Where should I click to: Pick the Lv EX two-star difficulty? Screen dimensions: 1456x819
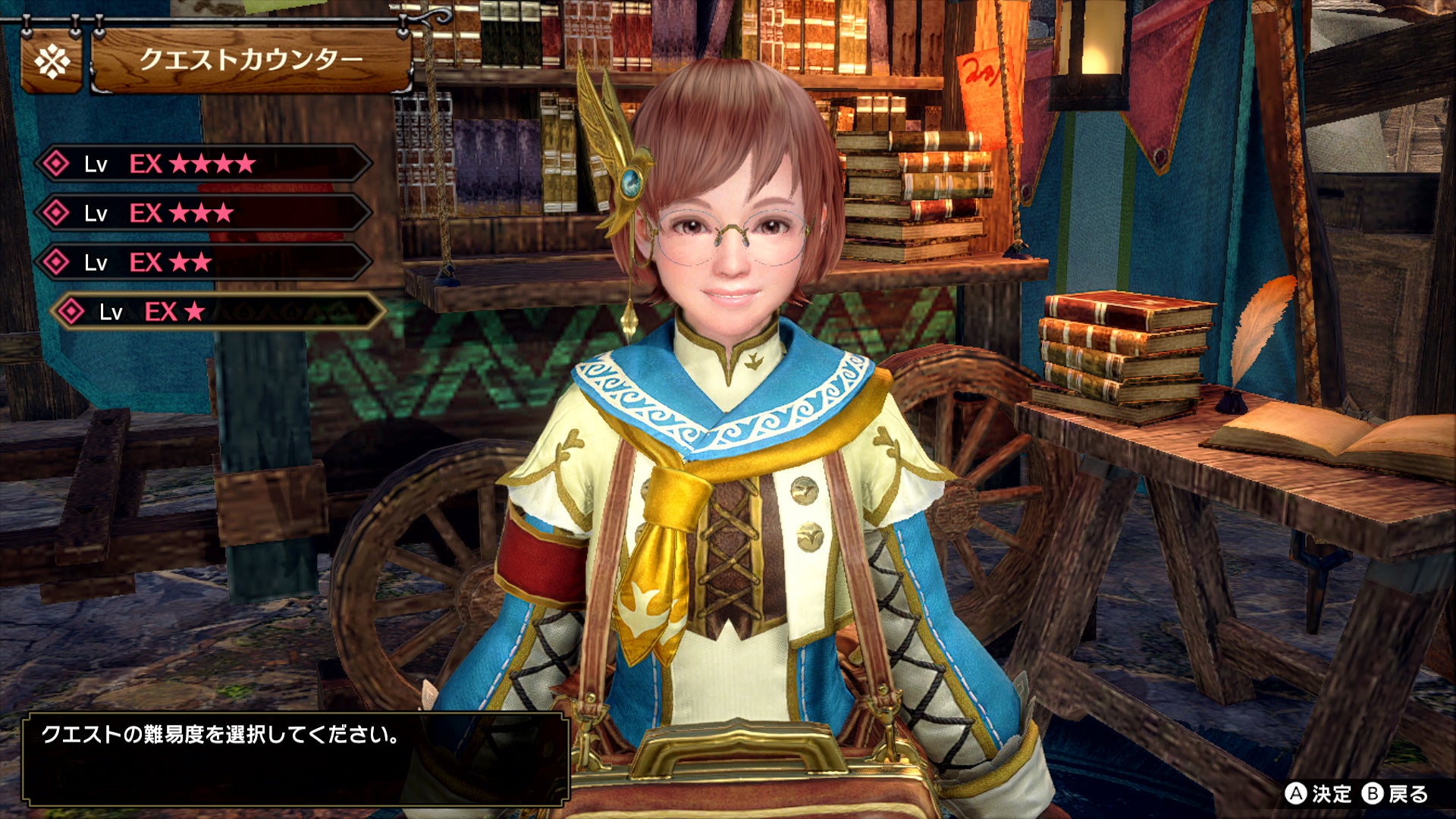(203, 262)
